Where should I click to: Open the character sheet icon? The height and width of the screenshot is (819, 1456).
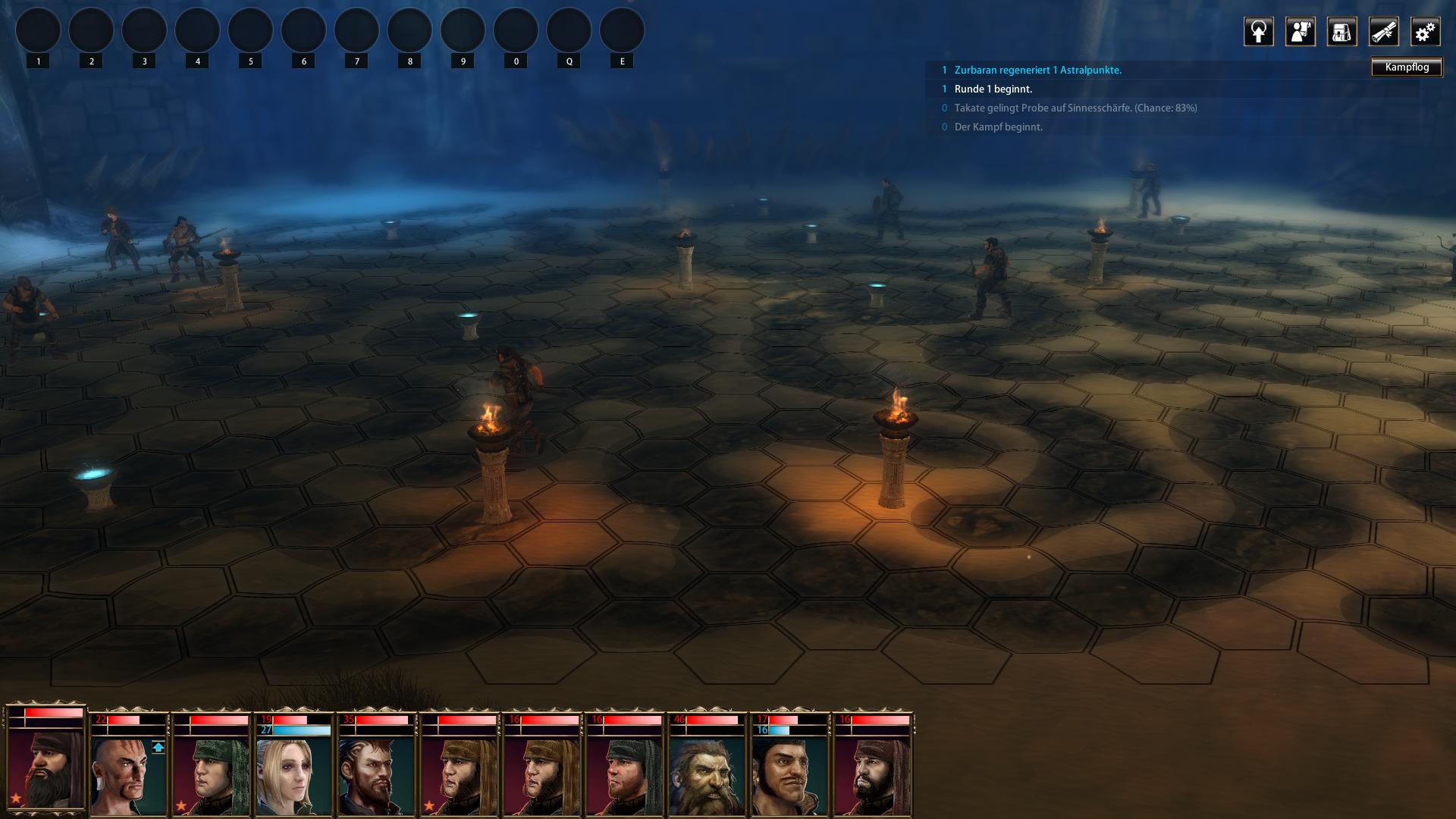(1300, 32)
